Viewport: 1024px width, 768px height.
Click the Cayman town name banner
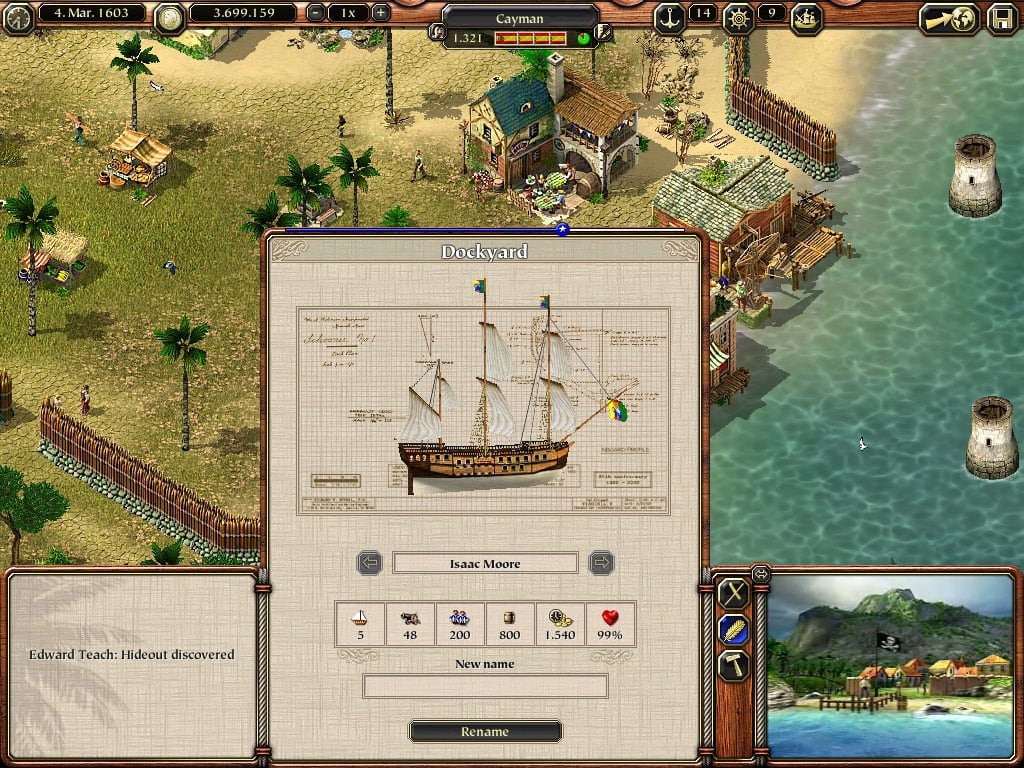(520, 18)
